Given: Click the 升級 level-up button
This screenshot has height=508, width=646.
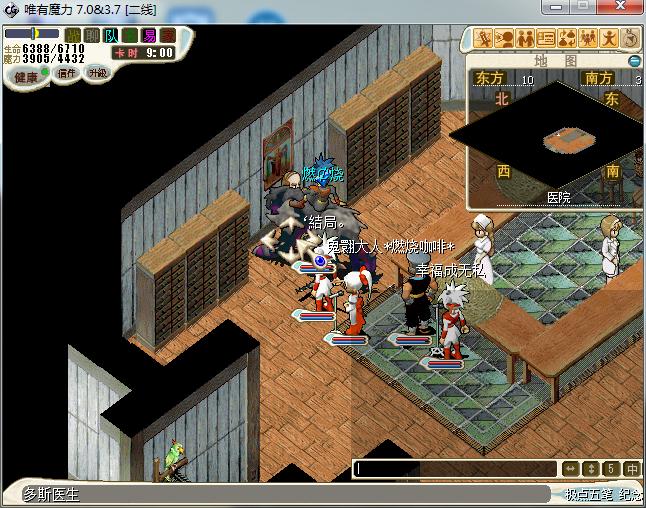Looking at the screenshot, I should point(97,74).
